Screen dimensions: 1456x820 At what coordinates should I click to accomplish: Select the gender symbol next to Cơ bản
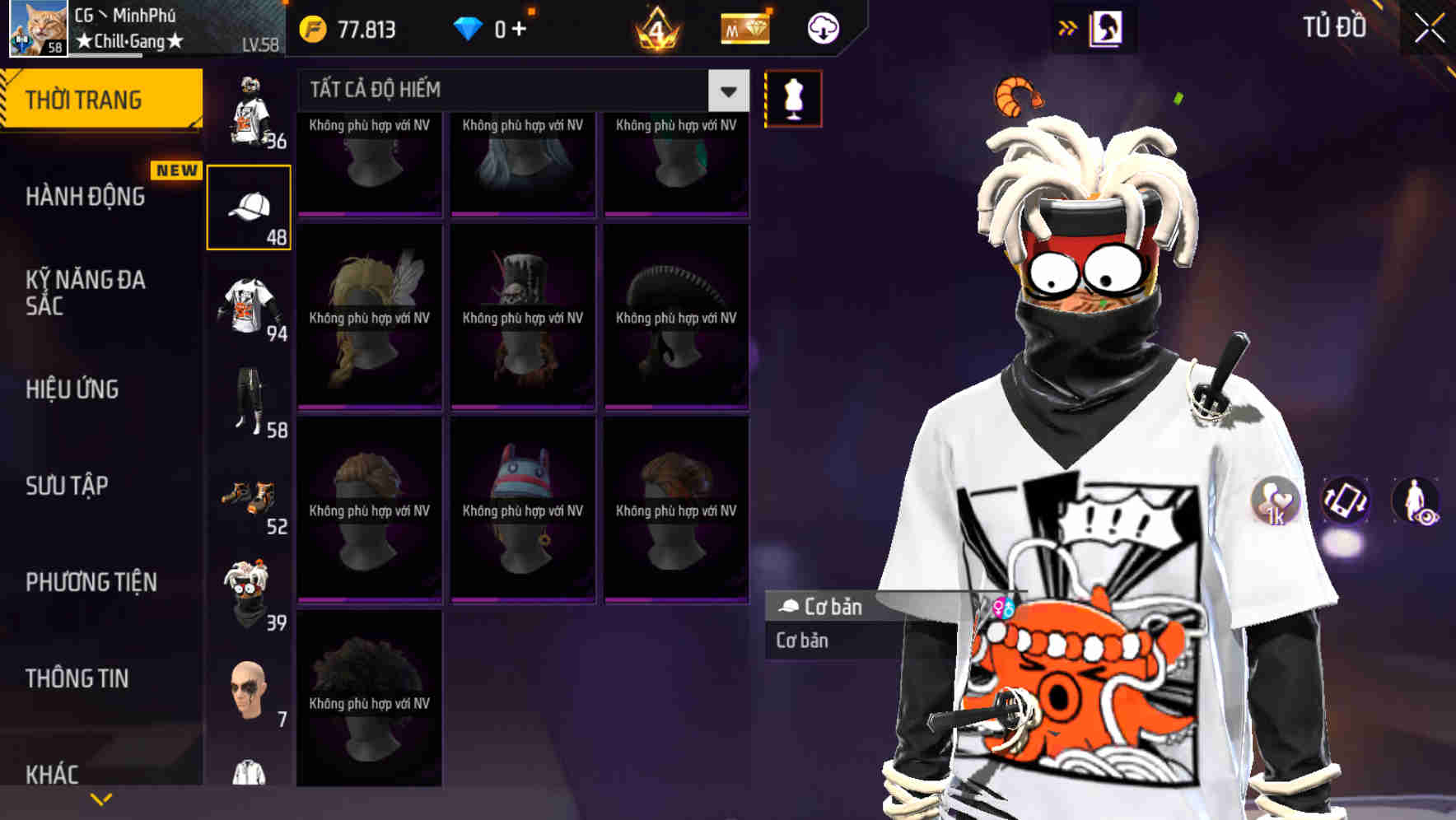[1005, 607]
